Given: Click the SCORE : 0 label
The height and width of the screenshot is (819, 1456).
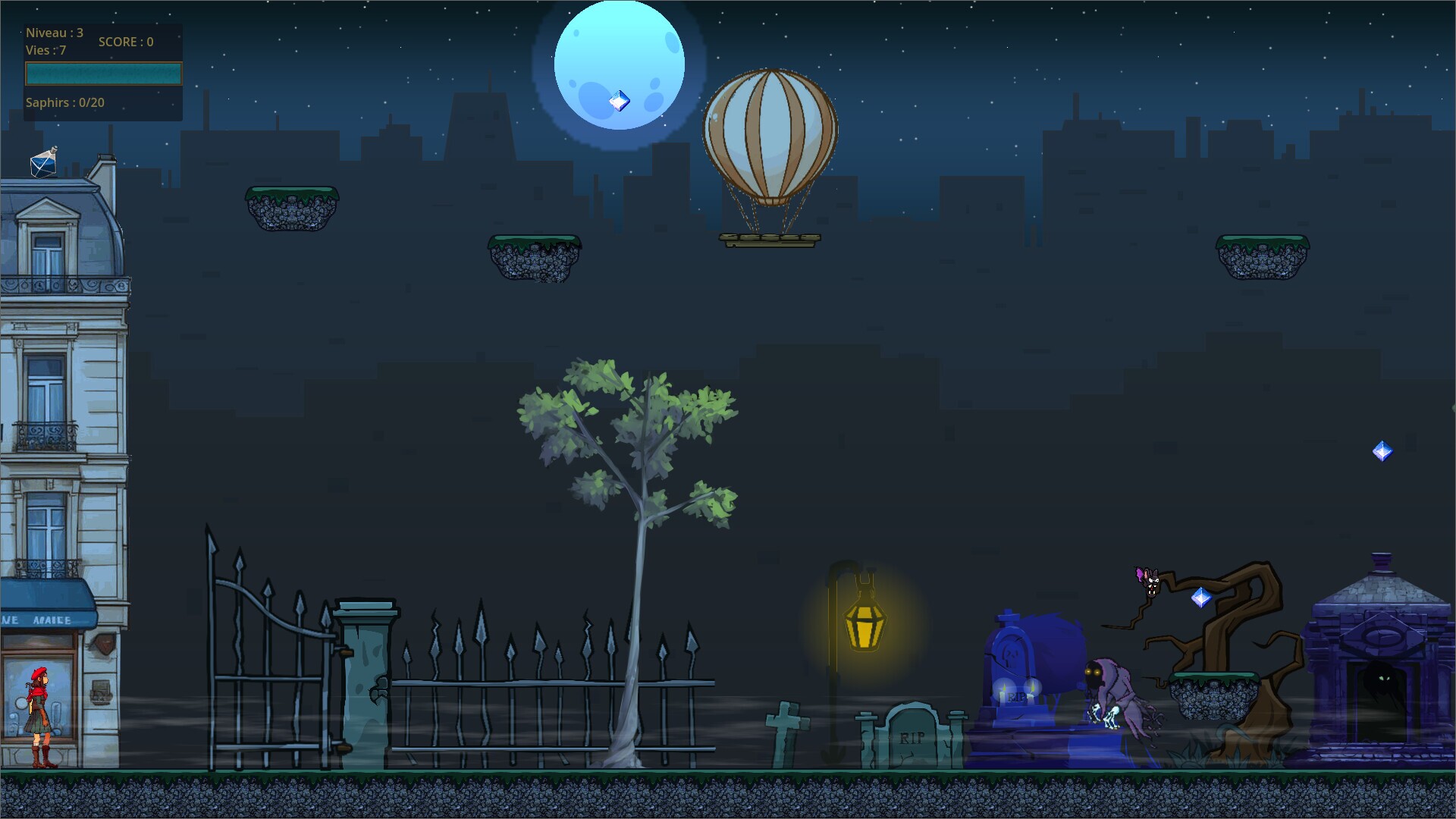Looking at the screenshot, I should click(x=126, y=42).
